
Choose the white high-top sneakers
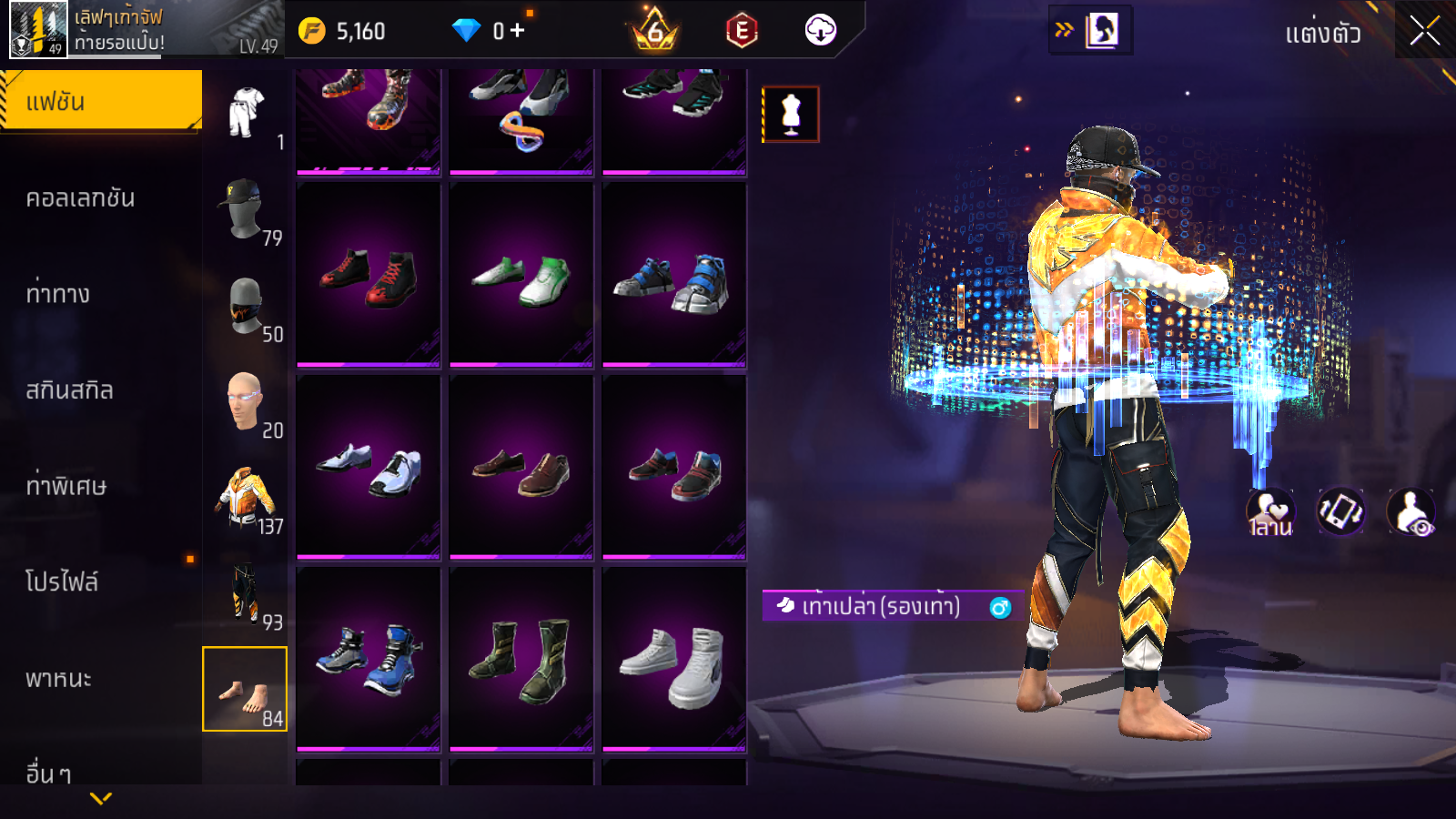click(674, 660)
